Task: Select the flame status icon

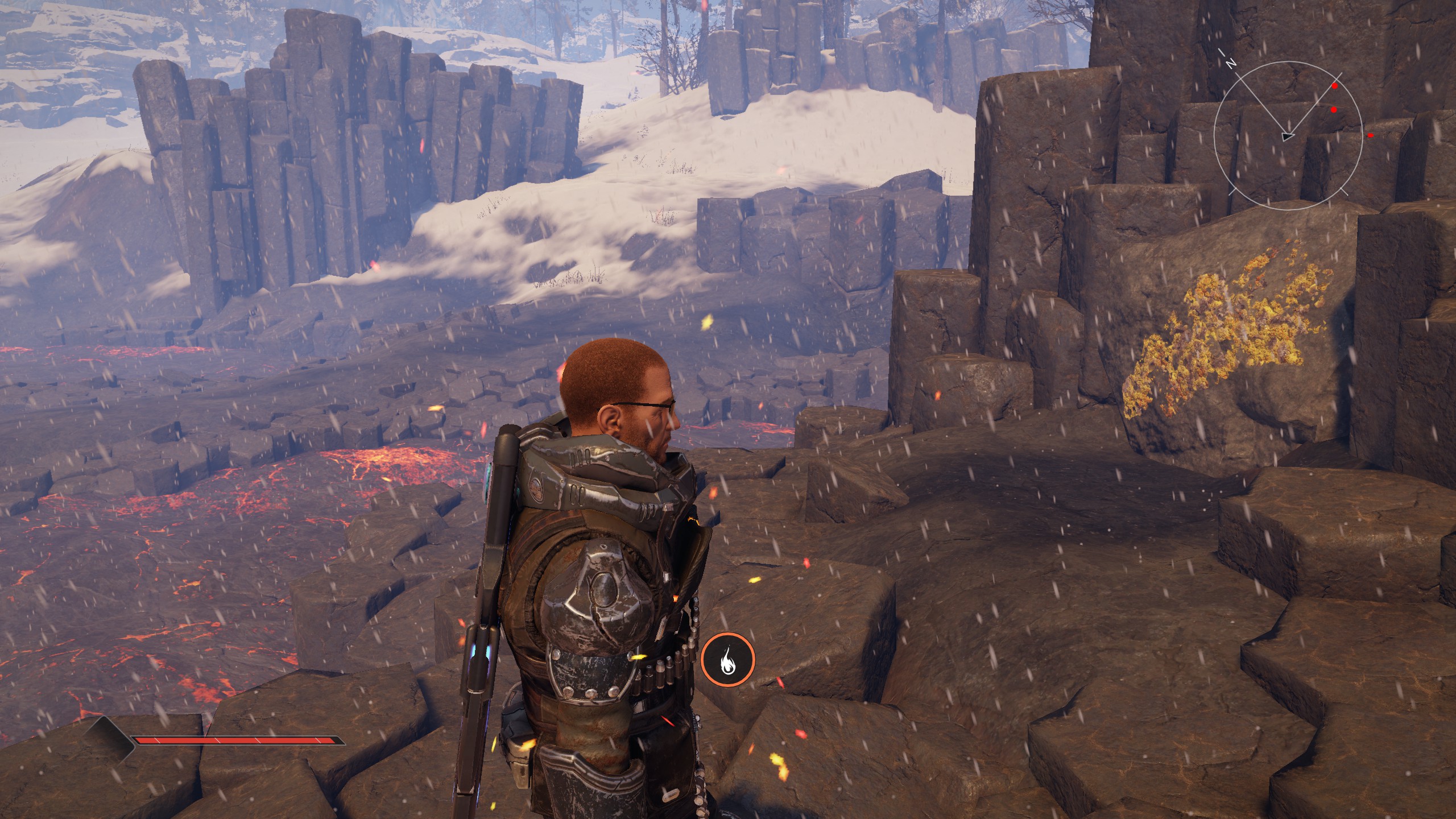Action: click(x=727, y=660)
